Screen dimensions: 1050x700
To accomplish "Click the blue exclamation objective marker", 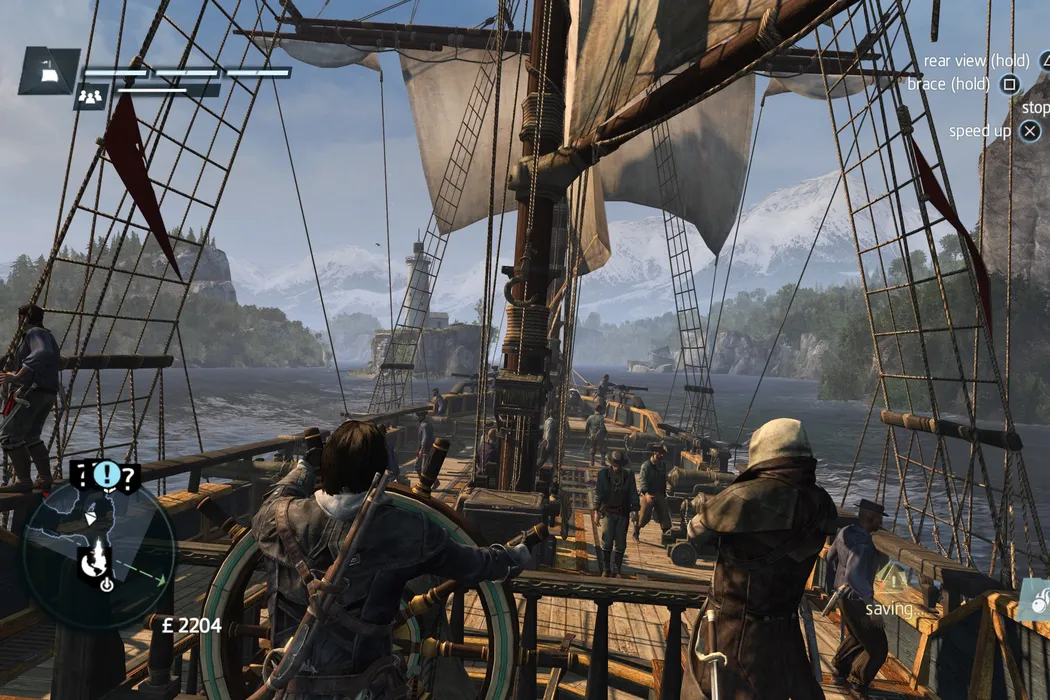I will click(105, 474).
